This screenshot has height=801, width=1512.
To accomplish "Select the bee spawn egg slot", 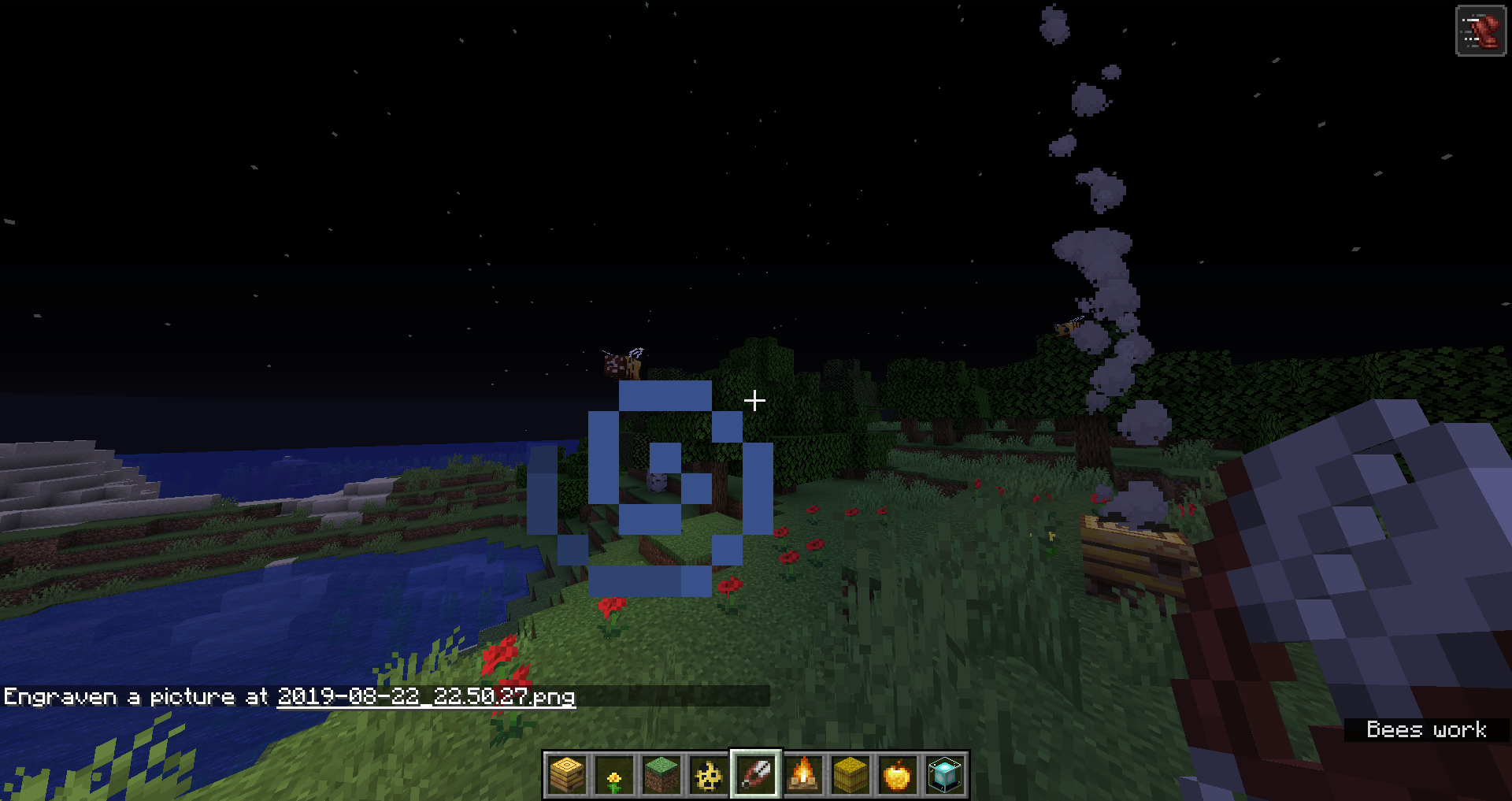I will point(709,775).
